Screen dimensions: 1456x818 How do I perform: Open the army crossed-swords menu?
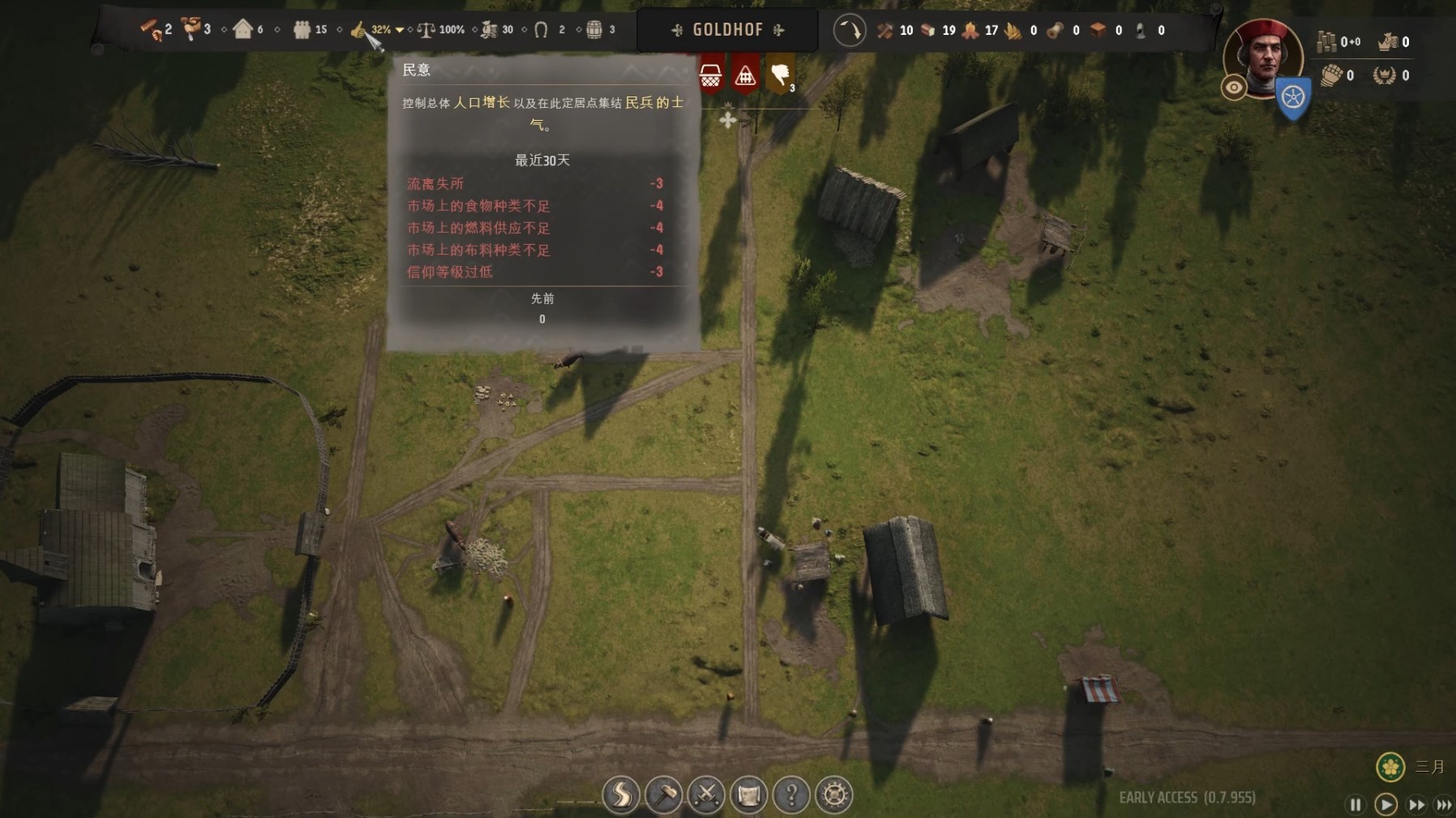pos(706,795)
